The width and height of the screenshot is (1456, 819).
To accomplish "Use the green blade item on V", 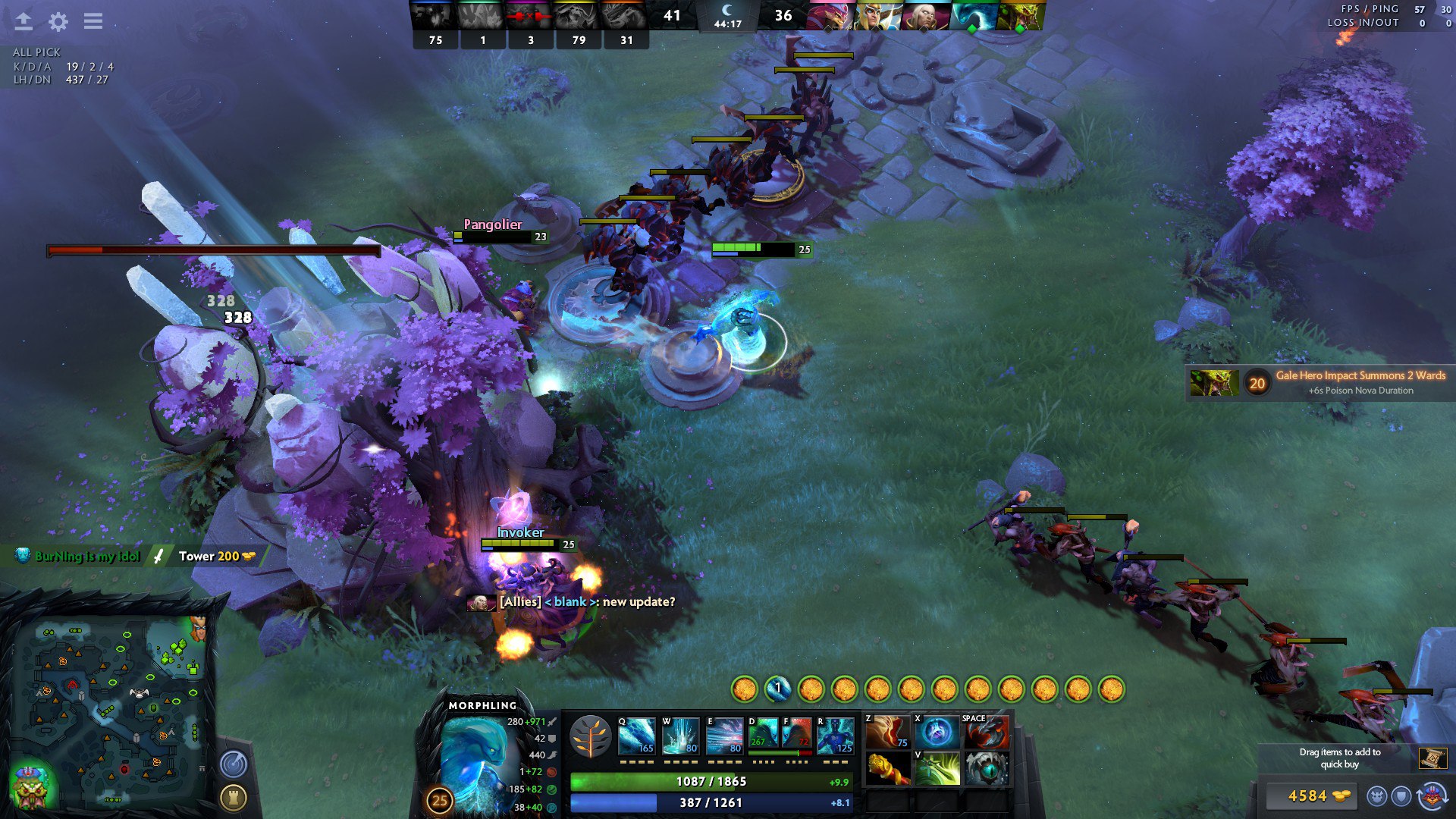I will coord(937,769).
